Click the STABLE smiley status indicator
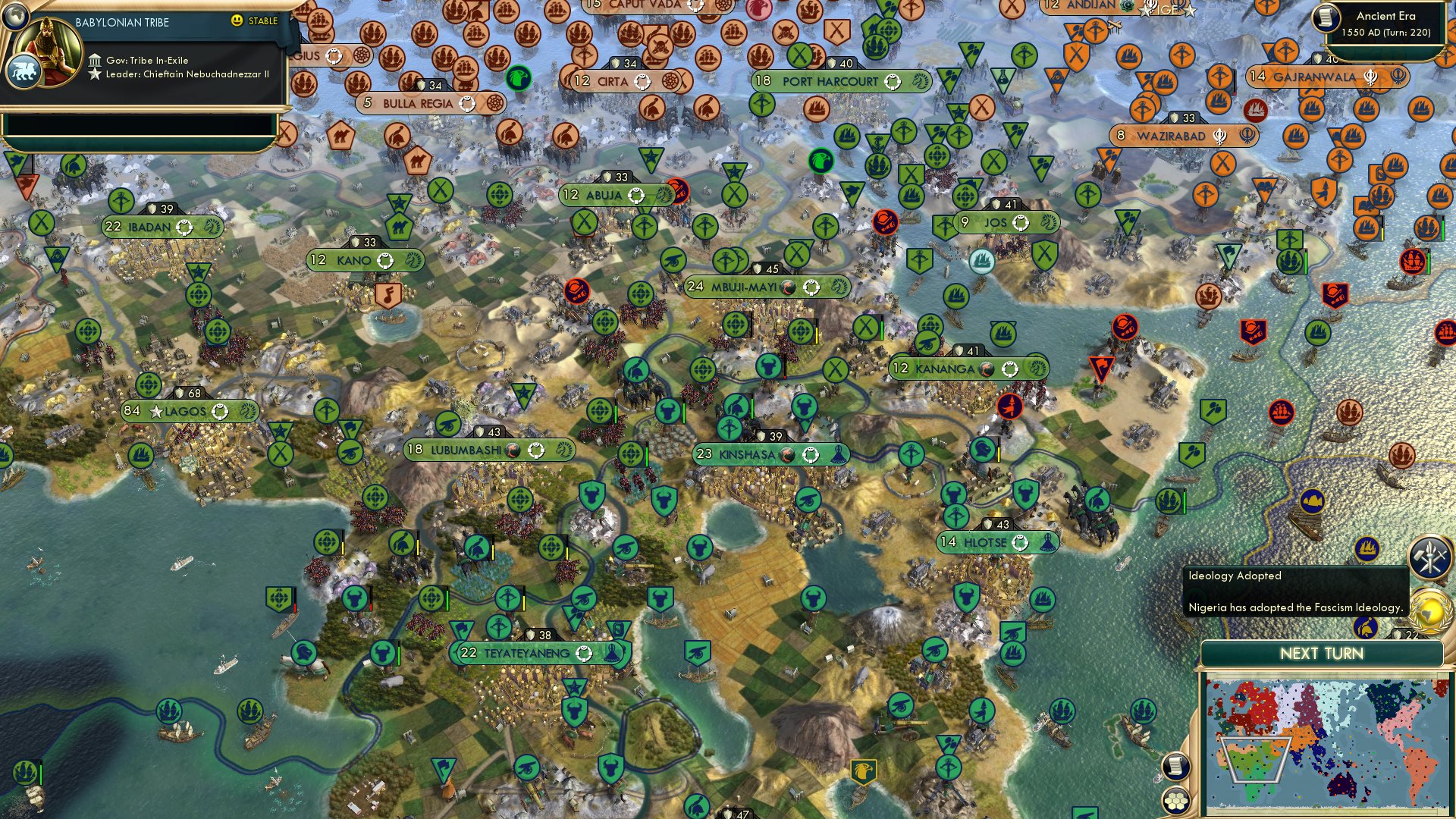The image size is (1456, 819). [236, 20]
